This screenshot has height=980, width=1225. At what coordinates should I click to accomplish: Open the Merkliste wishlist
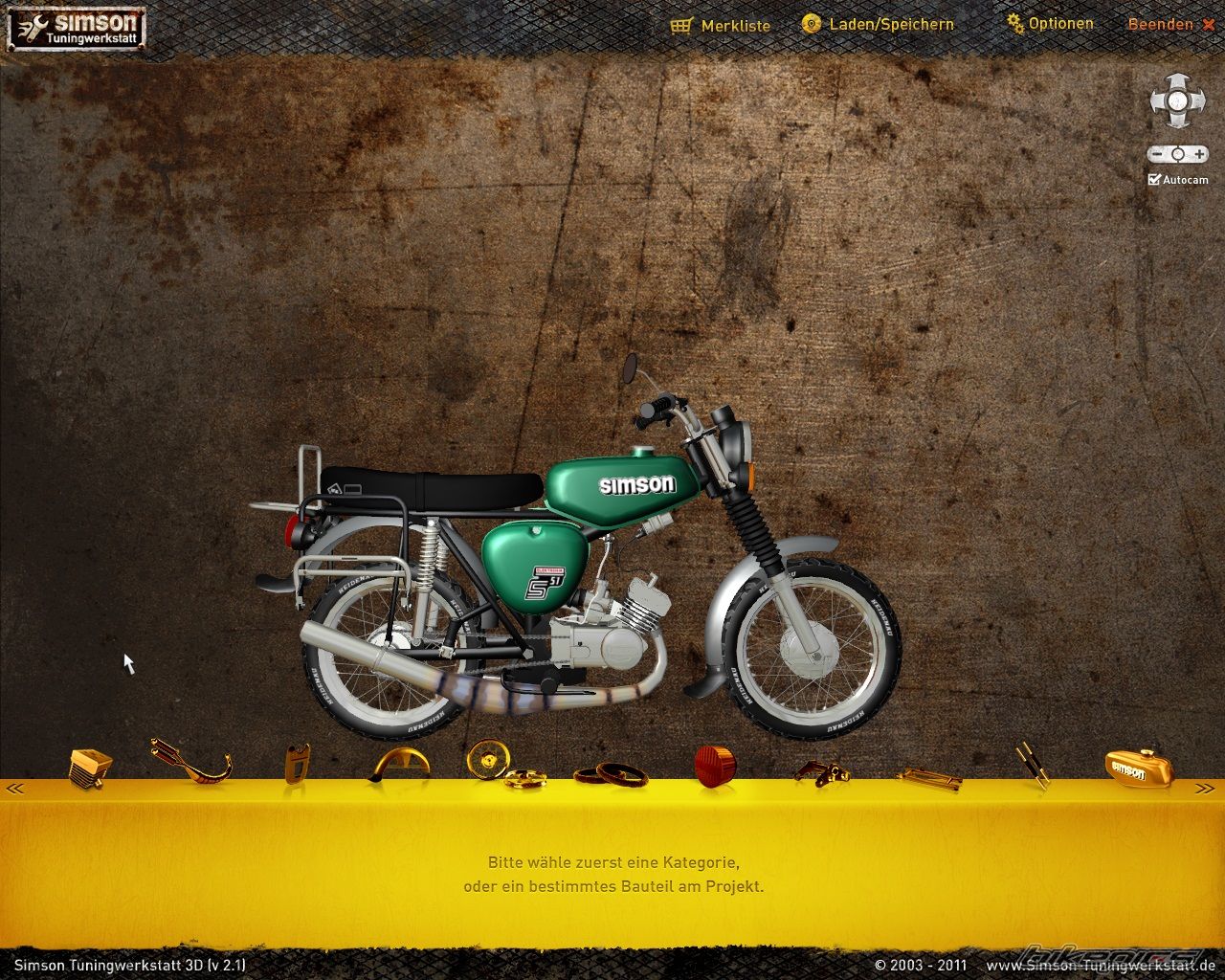point(722,26)
